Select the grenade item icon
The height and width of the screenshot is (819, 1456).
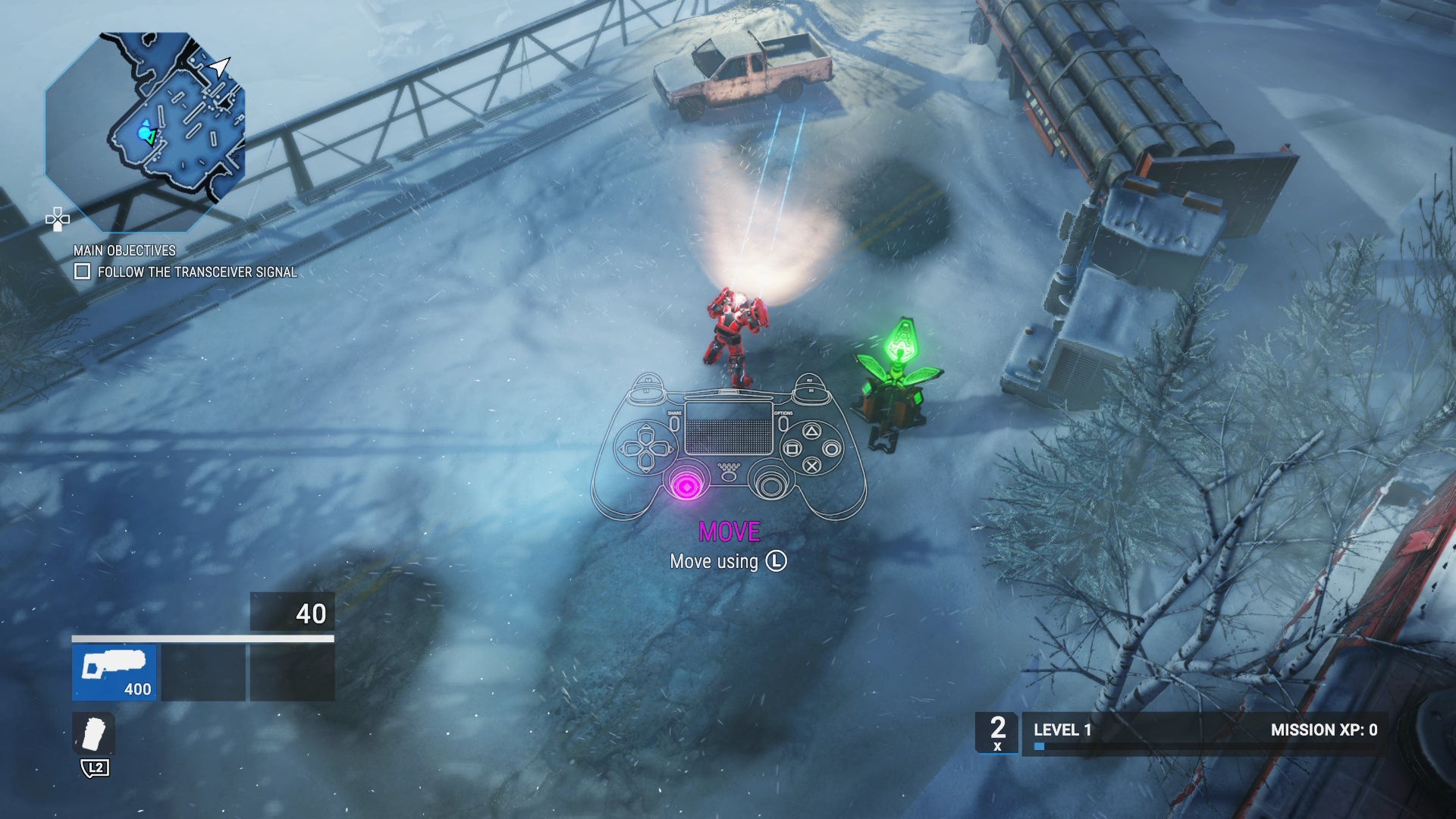[x=94, y=733]
